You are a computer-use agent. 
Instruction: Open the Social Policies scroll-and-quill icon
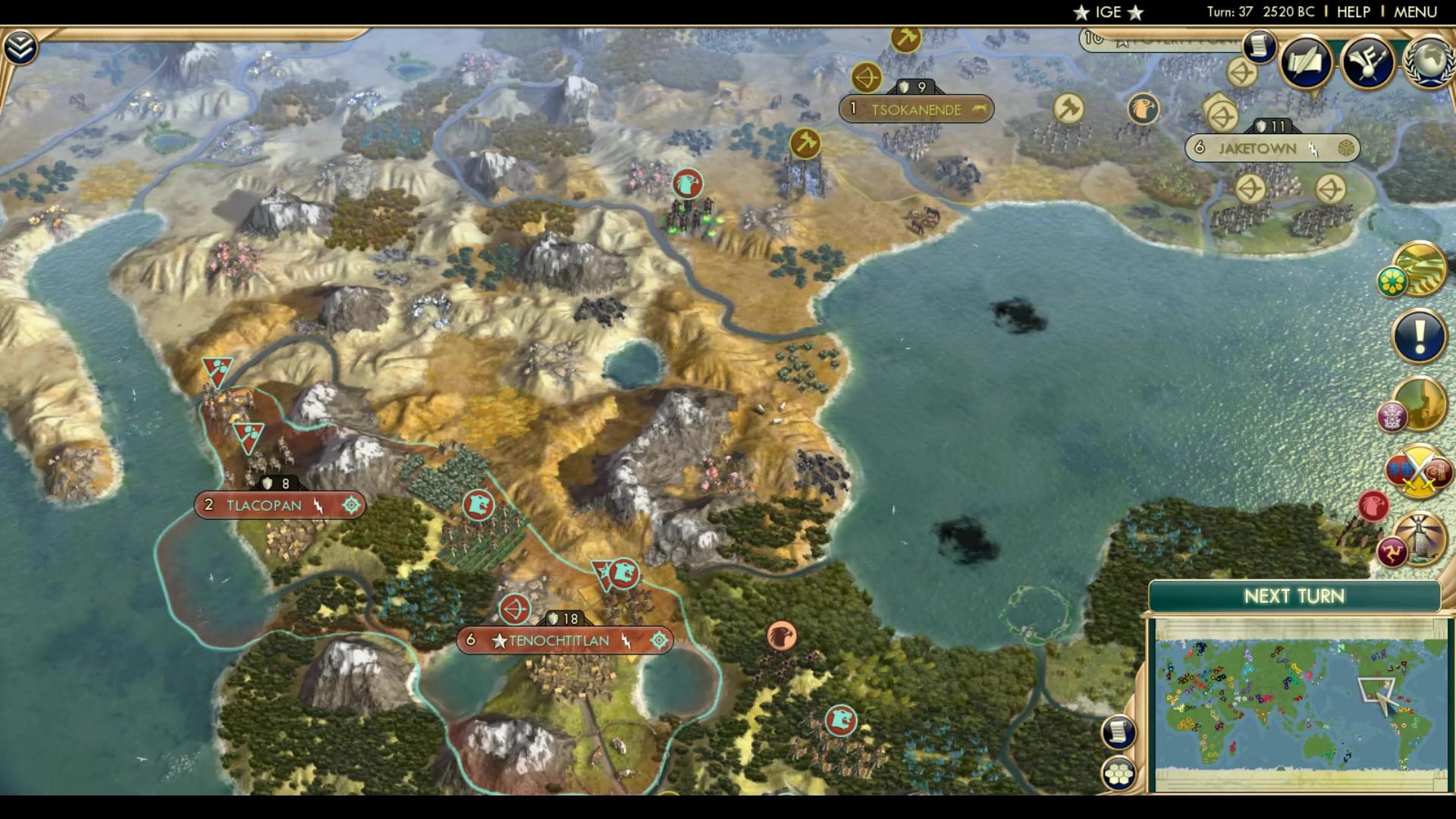click(x=1304, y=64)
